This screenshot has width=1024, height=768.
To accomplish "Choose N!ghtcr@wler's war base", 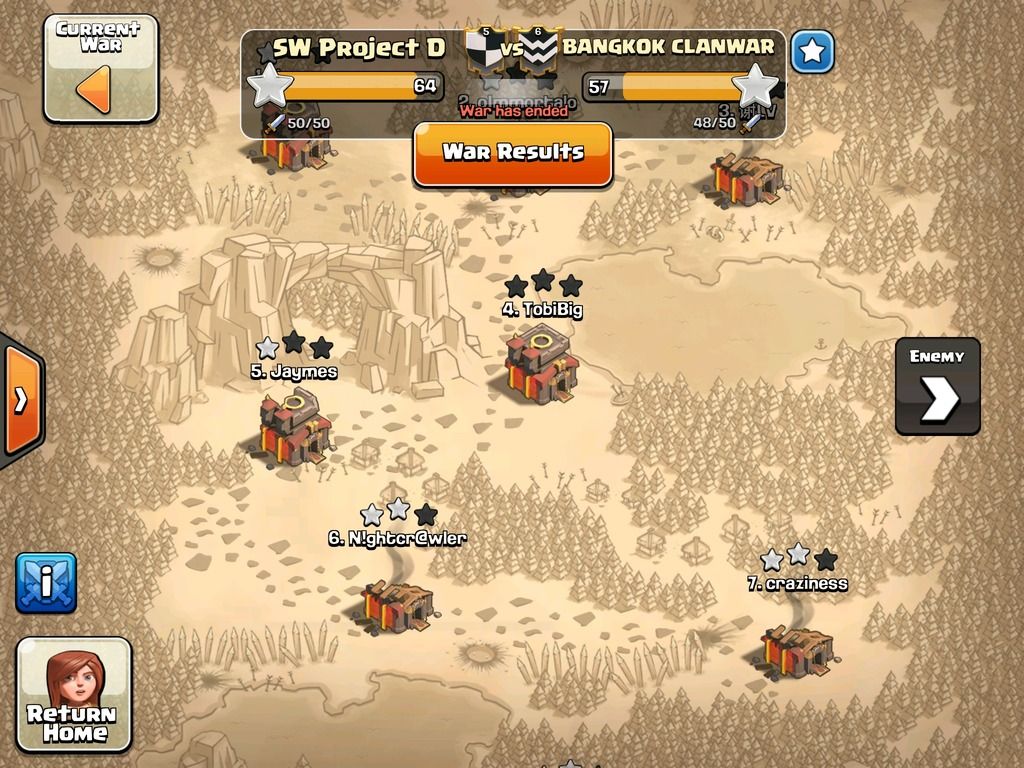I will click(x=397, y=604).
